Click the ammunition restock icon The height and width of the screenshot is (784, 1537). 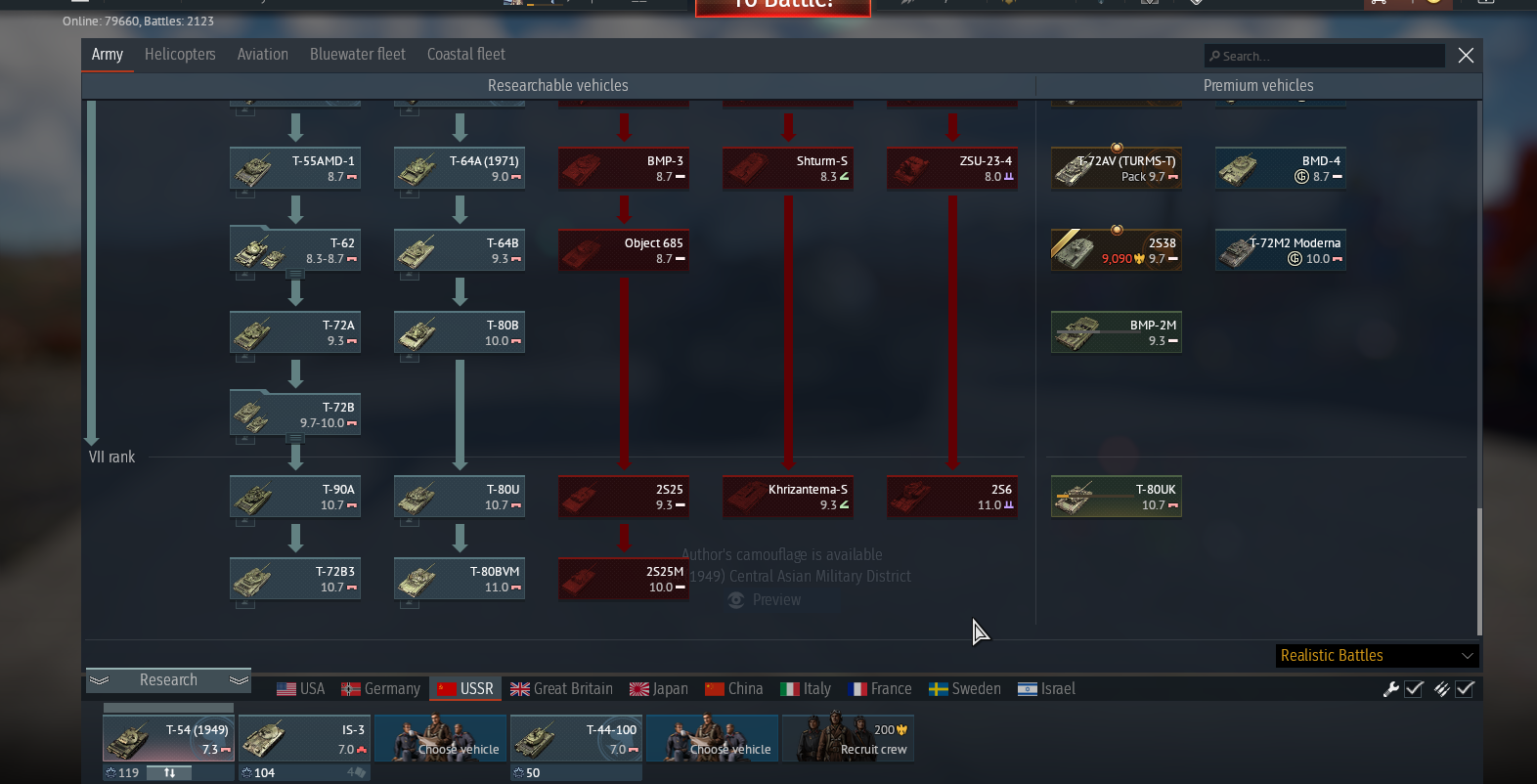tap(1440, 689)
